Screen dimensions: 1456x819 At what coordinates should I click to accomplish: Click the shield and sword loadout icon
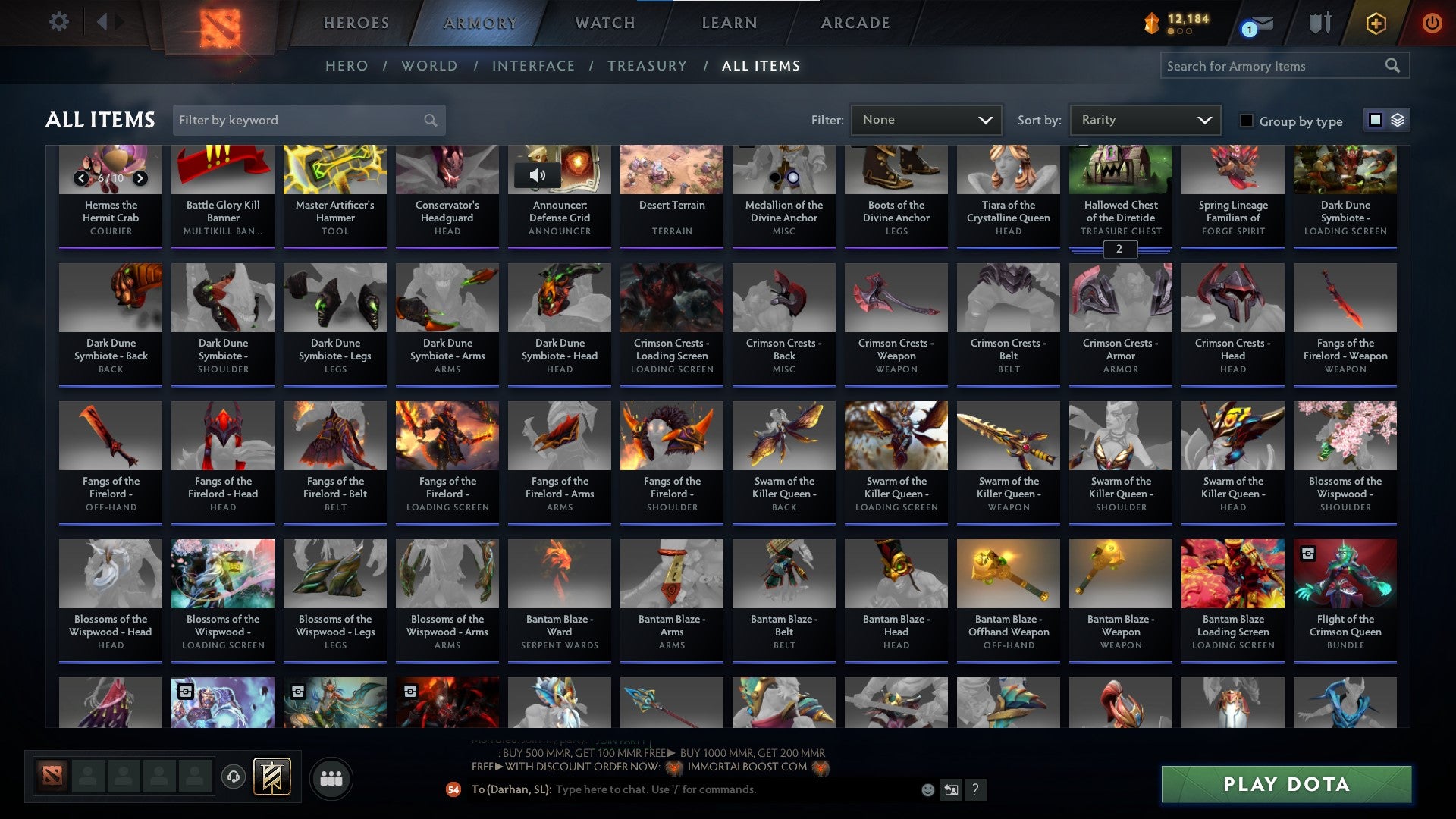click(x=1319, y=23)
